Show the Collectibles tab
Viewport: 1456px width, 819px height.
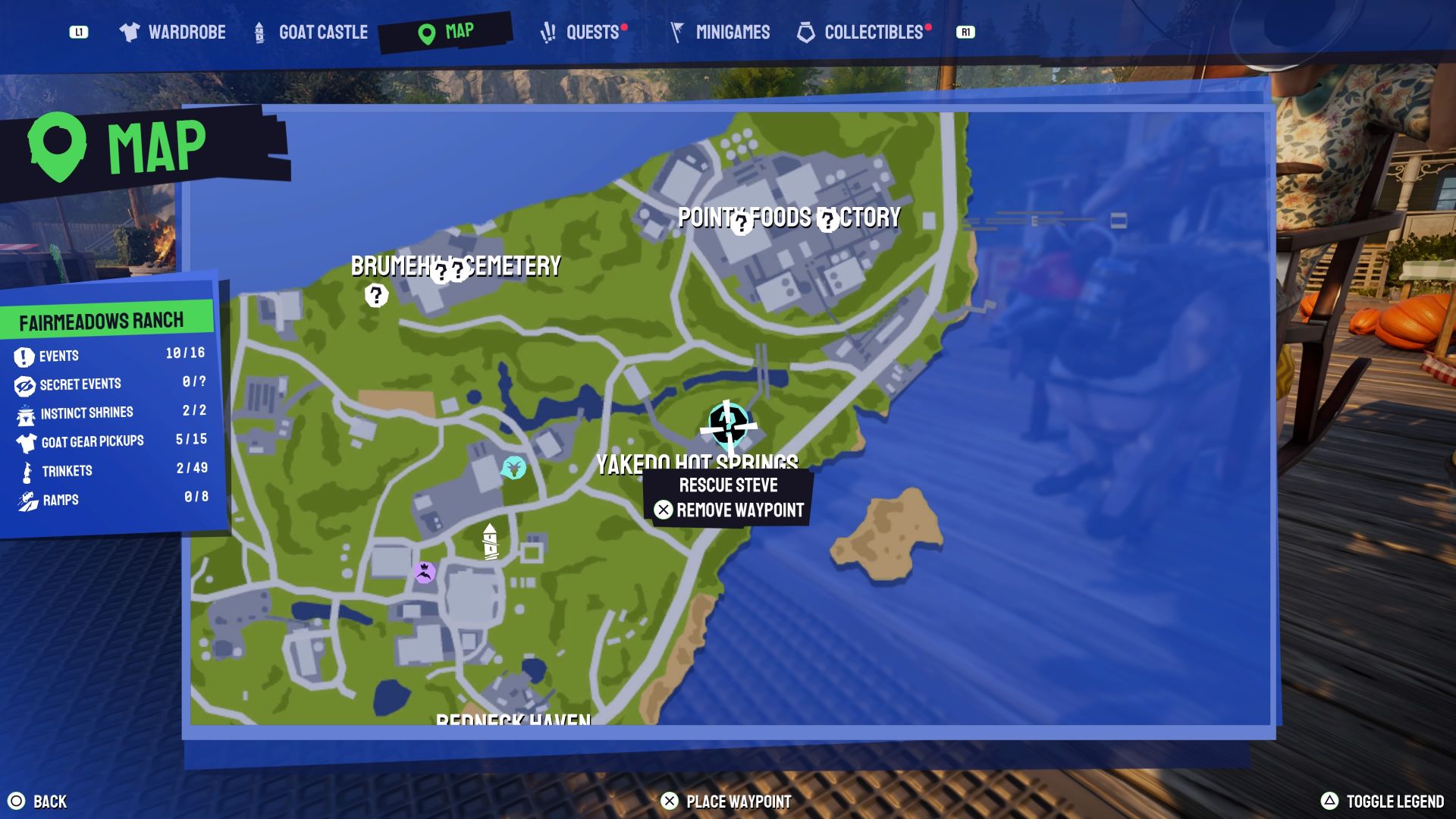point(861,32)
